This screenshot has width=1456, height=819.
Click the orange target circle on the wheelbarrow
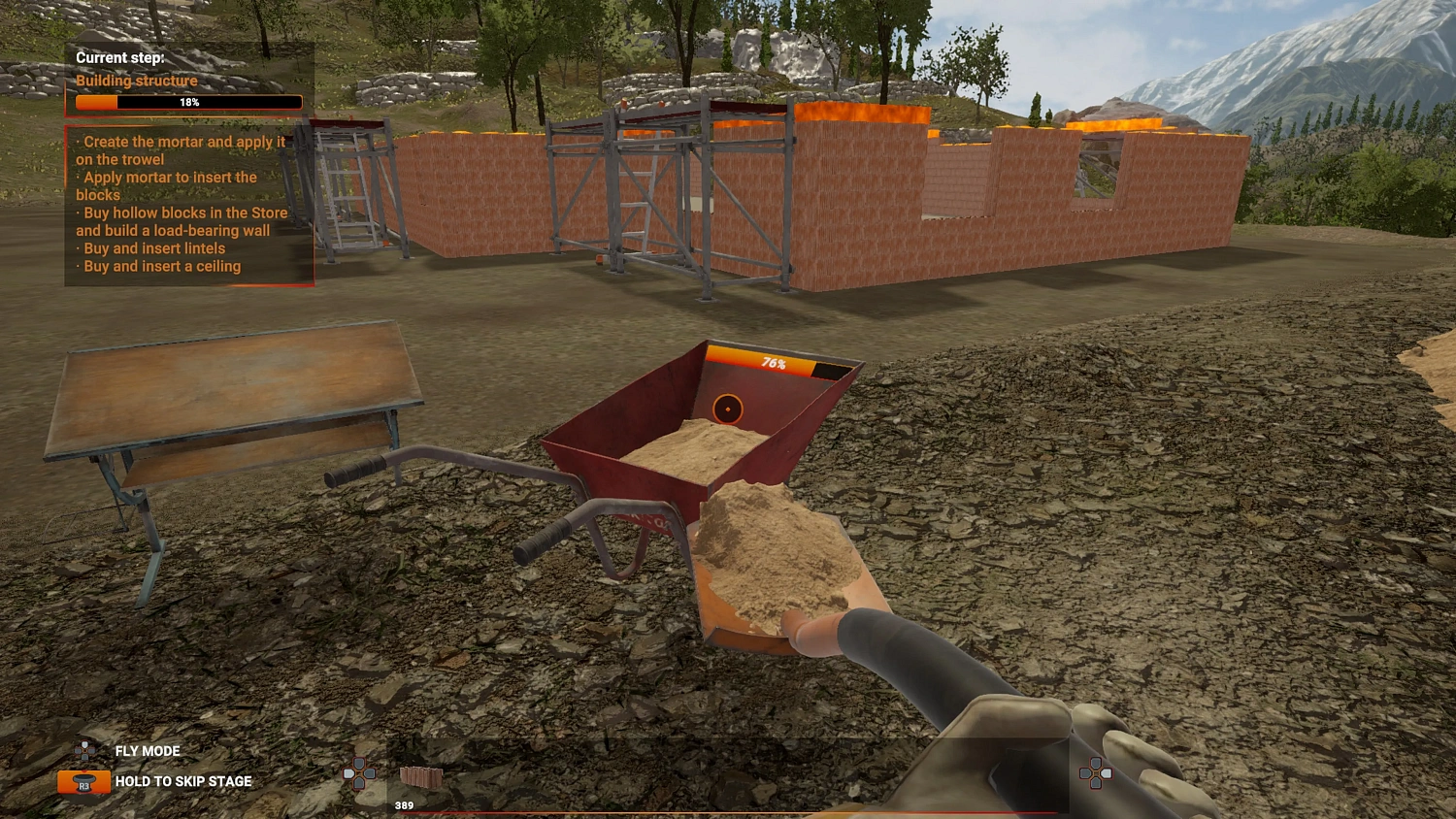click(727, 409)
